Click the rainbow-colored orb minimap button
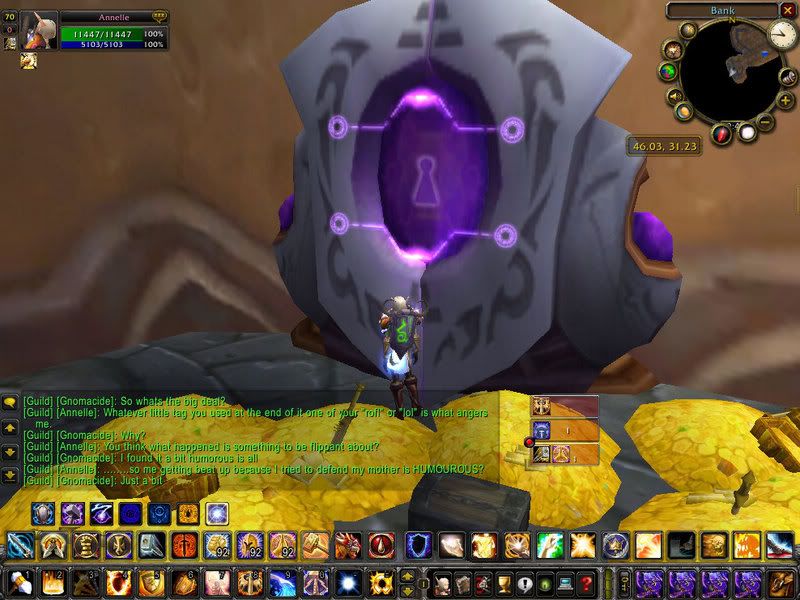800x600 pixels. [668, 72]
